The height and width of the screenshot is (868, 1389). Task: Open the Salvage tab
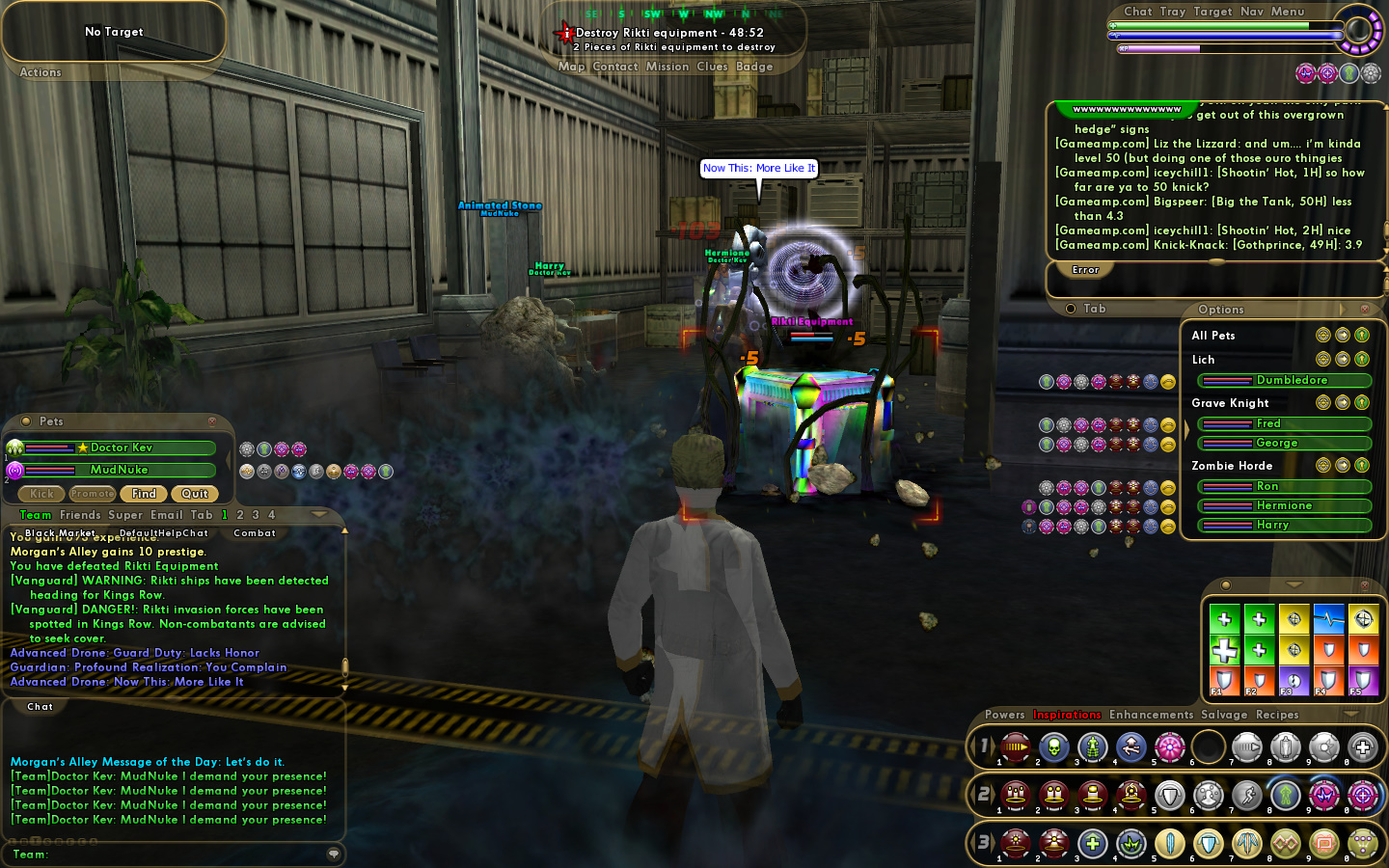point(1224,715)
